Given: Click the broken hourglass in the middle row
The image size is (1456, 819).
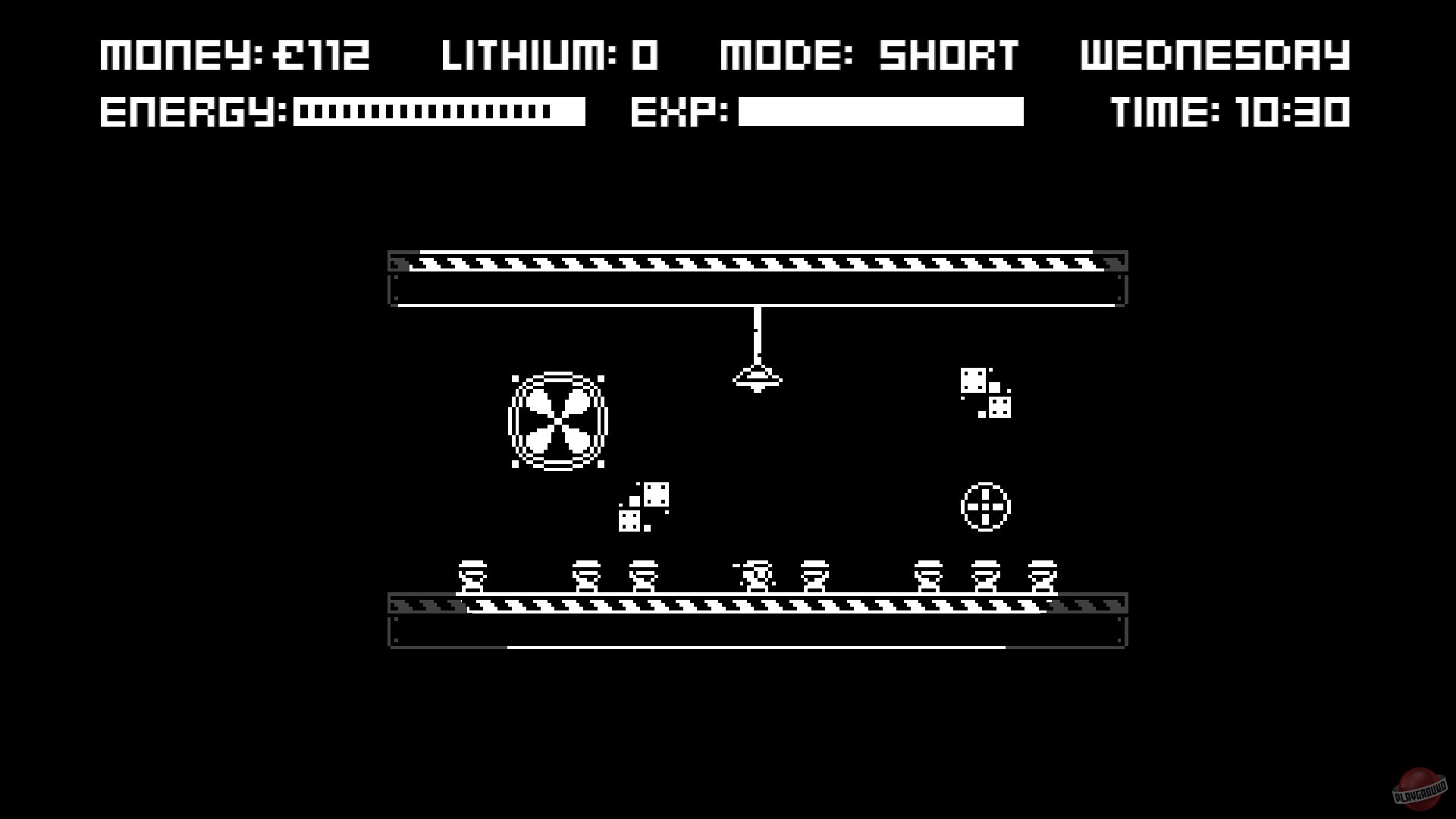Looking at the screenshot, I should tap(755, 578).
